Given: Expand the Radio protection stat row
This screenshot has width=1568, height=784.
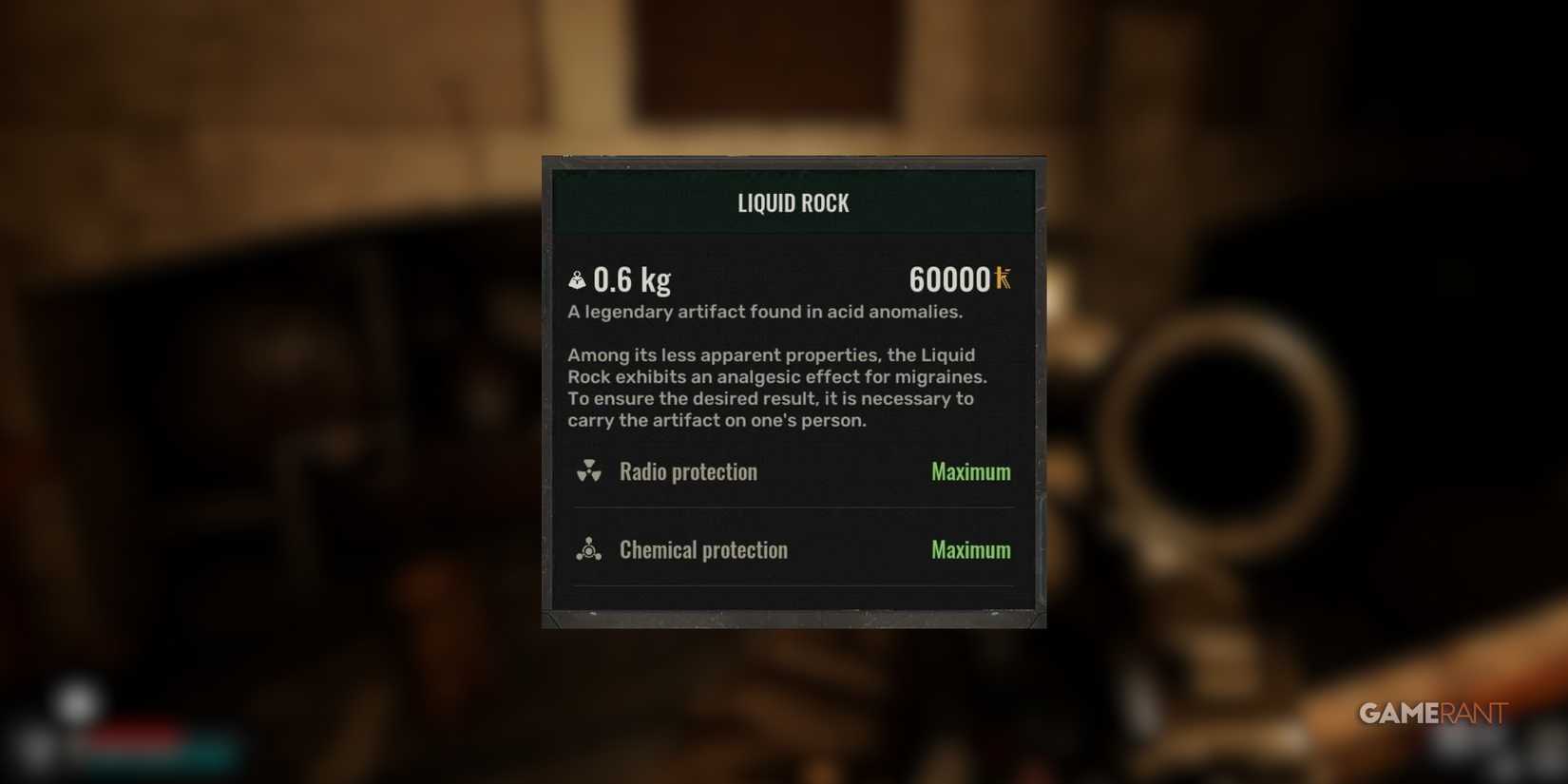Looking at the screenshot, I should tap(794, 471).
